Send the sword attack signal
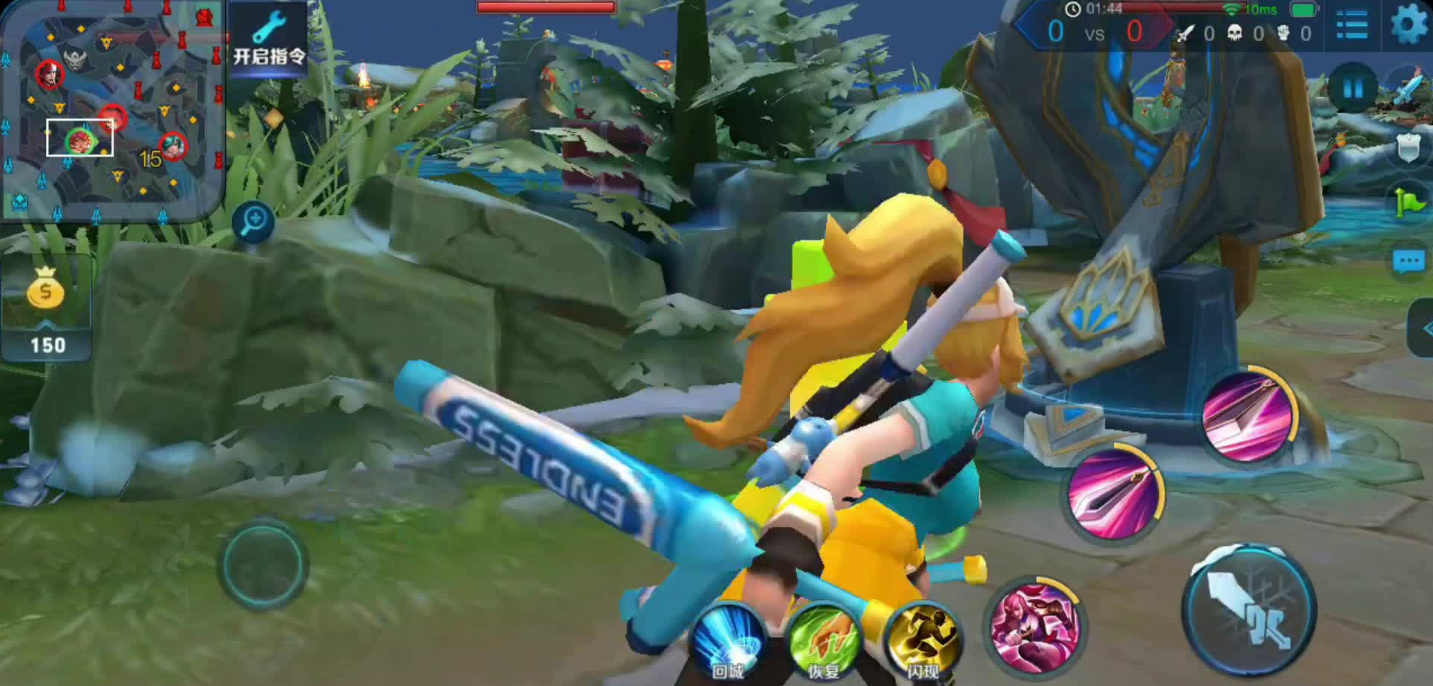This screenshot has height=686, width=1433. pyautogui.click(x=1408, y=90)
